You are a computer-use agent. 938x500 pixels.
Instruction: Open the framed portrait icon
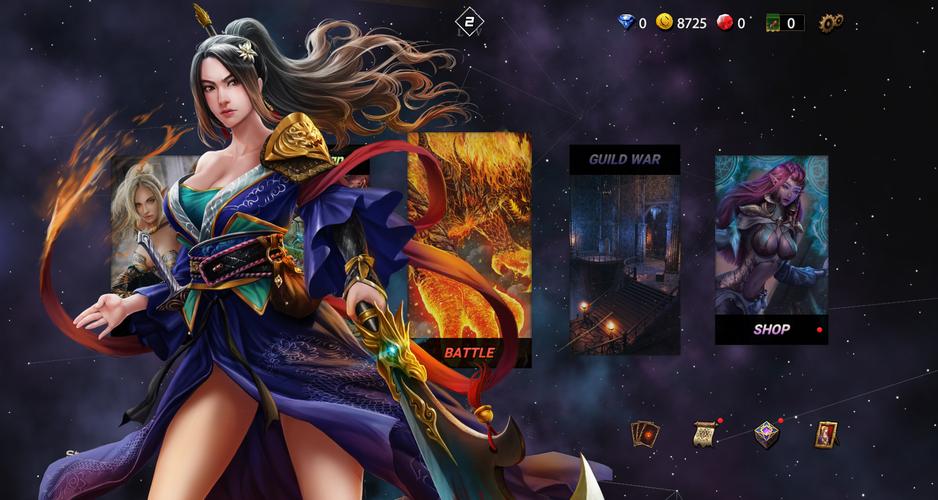pos(825,434)
